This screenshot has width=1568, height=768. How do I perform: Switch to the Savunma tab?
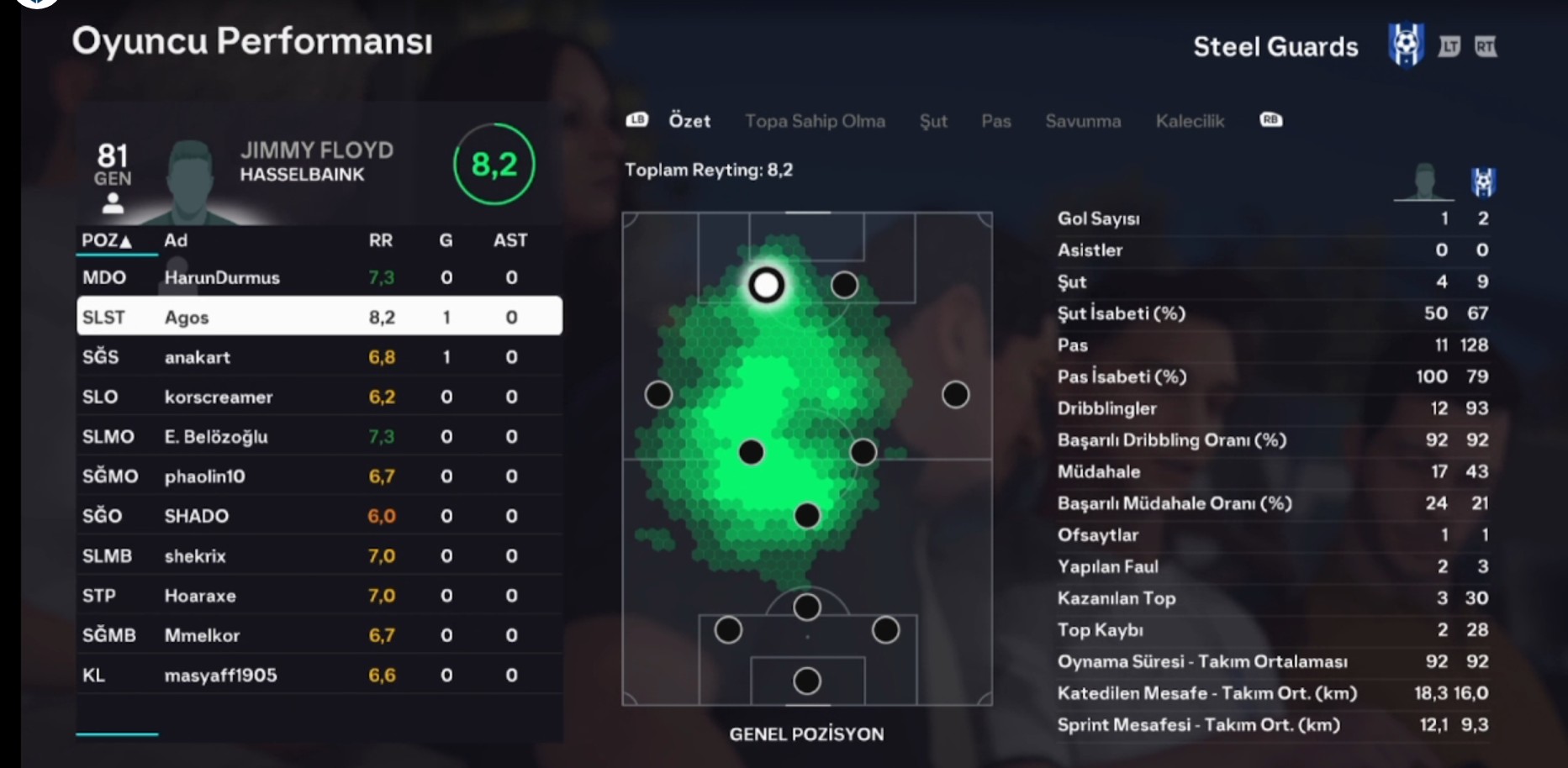pos(1083,121)
